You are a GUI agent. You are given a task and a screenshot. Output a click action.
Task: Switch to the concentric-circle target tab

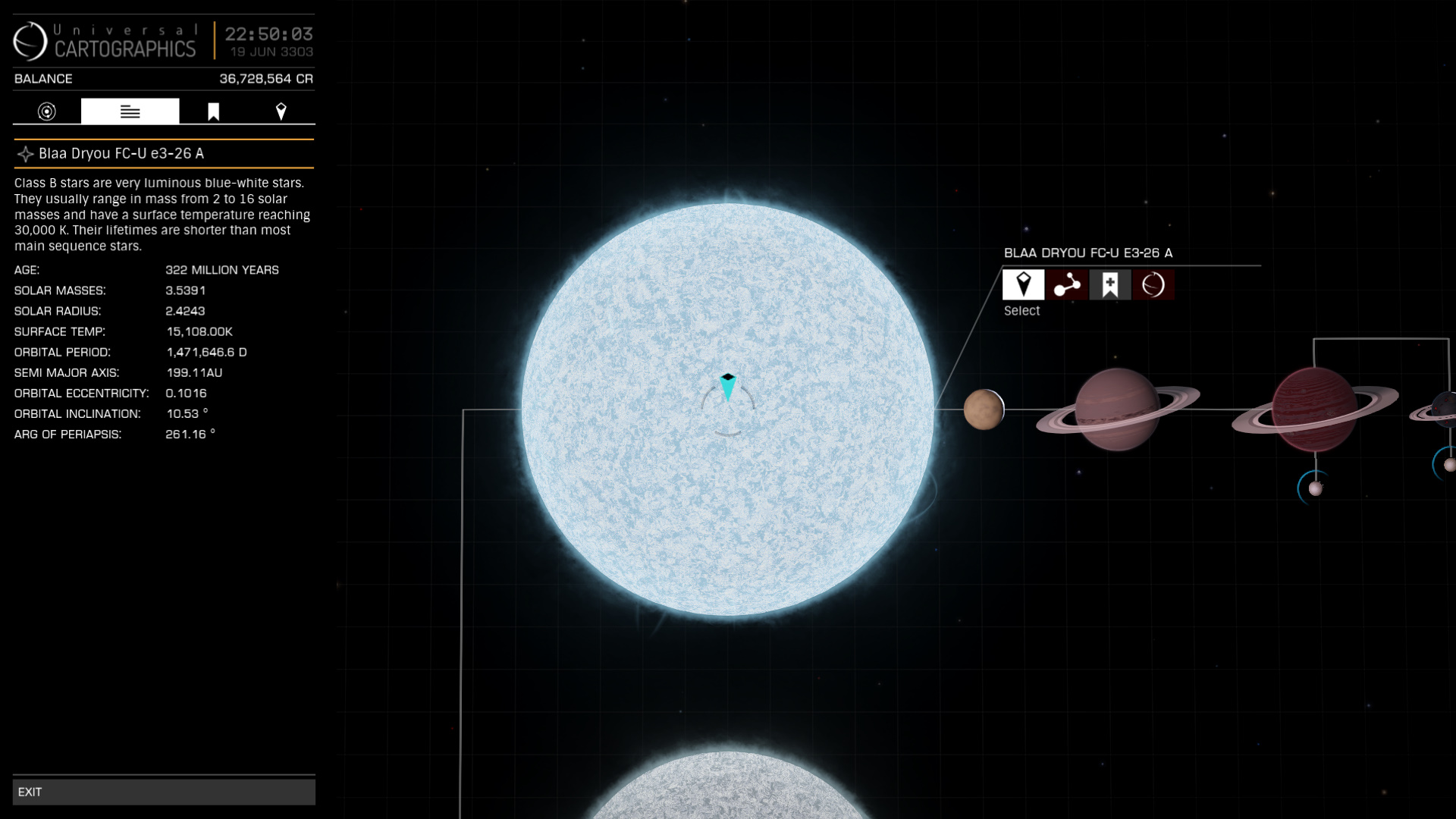pos(47,111)
